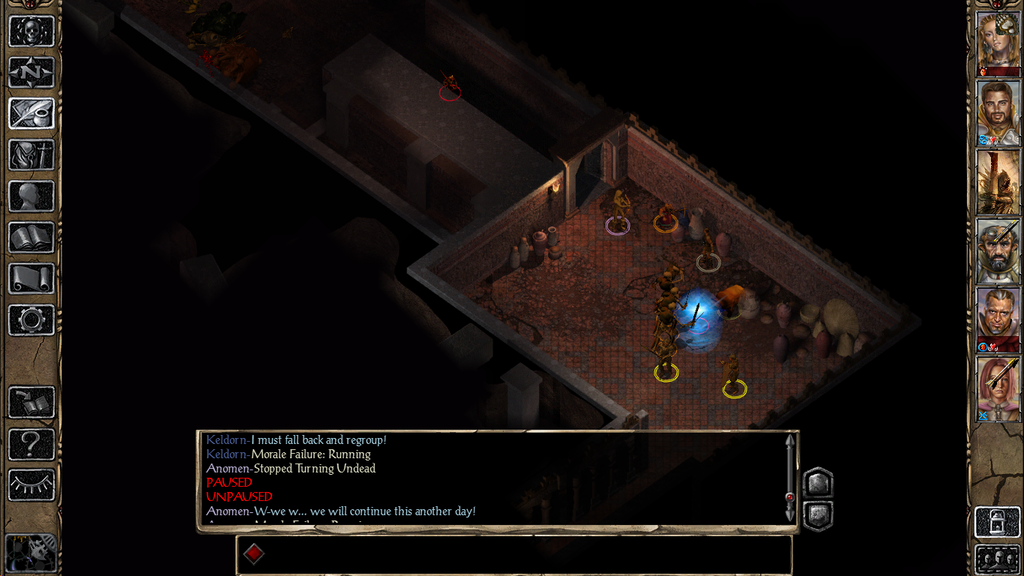1024x576 pixels.
Task: Select the brown-bearded man party portrait
Action: click(997, 113)
